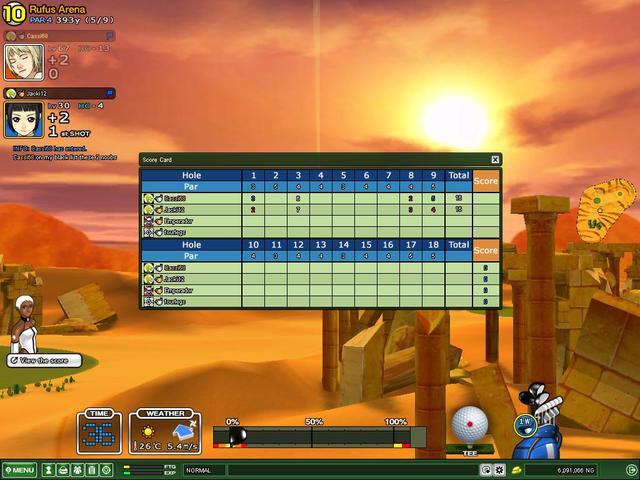Click the orange Score header on the top table
This screenshot has height=480, width=640.
coord(486,181)
